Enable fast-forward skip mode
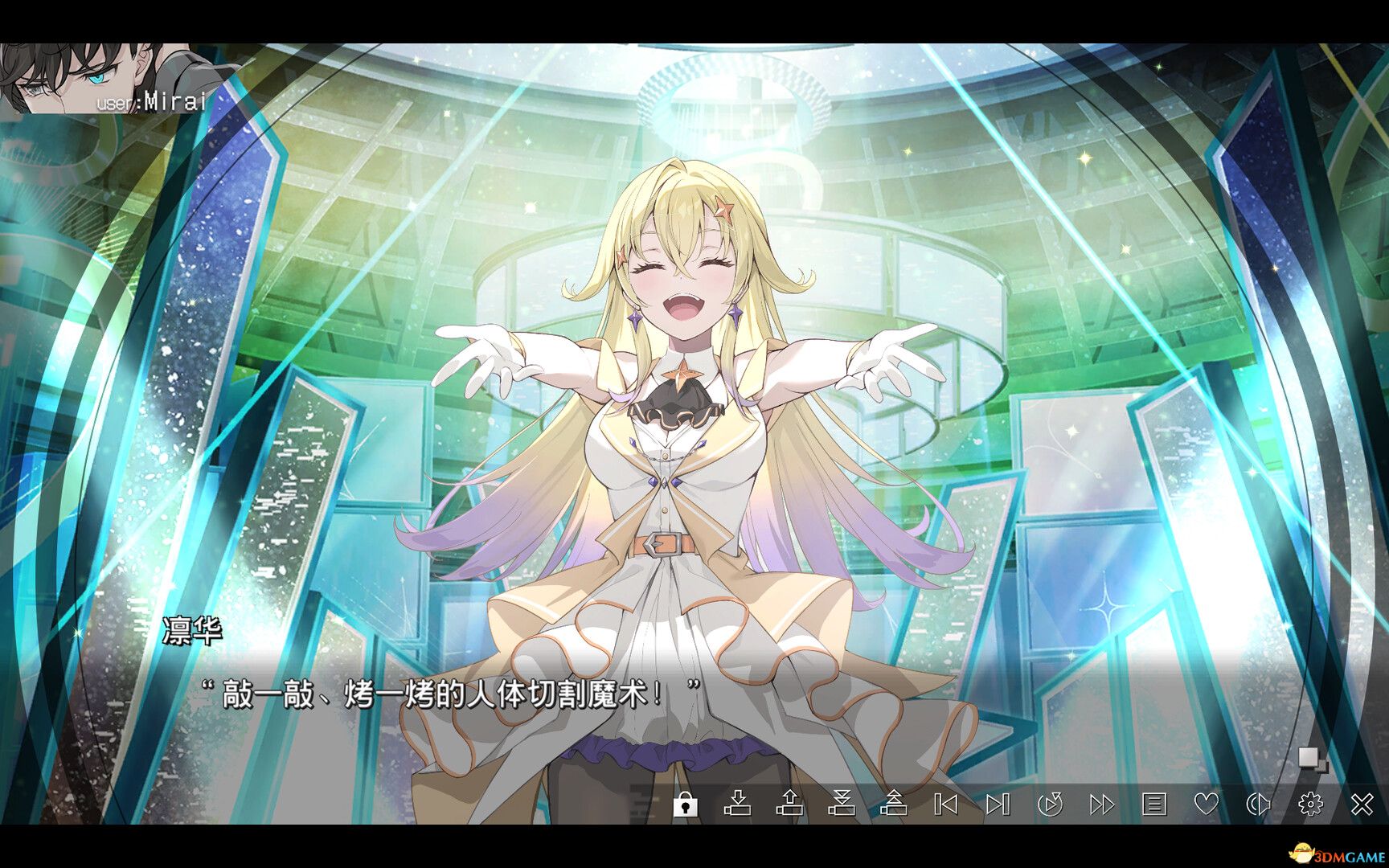The width and height of the screenshot is (1389, 868). point(1102,806)
